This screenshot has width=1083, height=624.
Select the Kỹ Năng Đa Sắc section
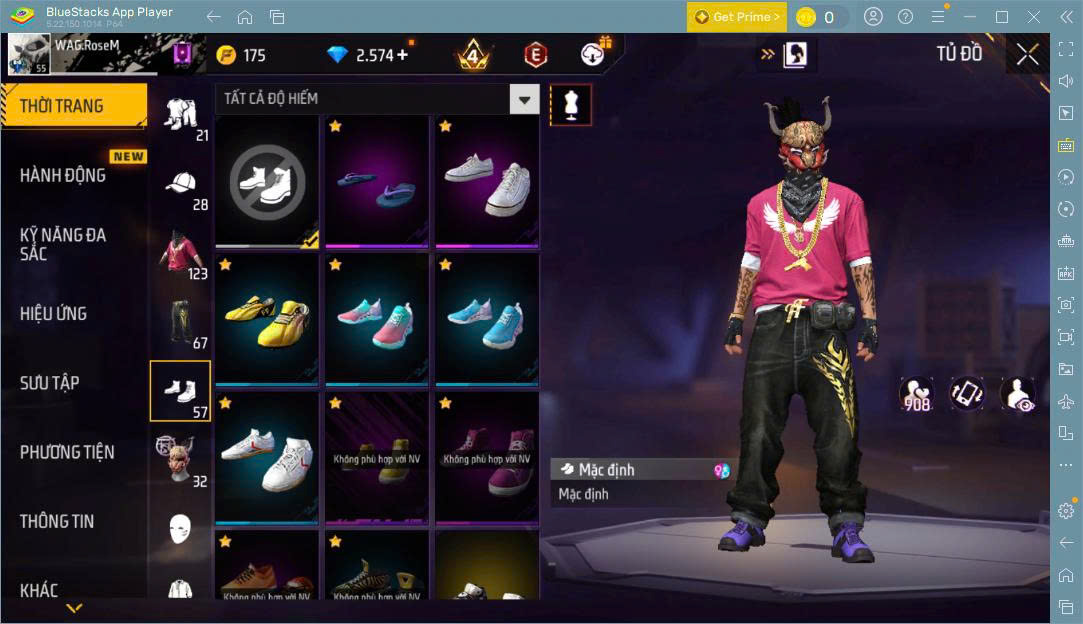63,244
